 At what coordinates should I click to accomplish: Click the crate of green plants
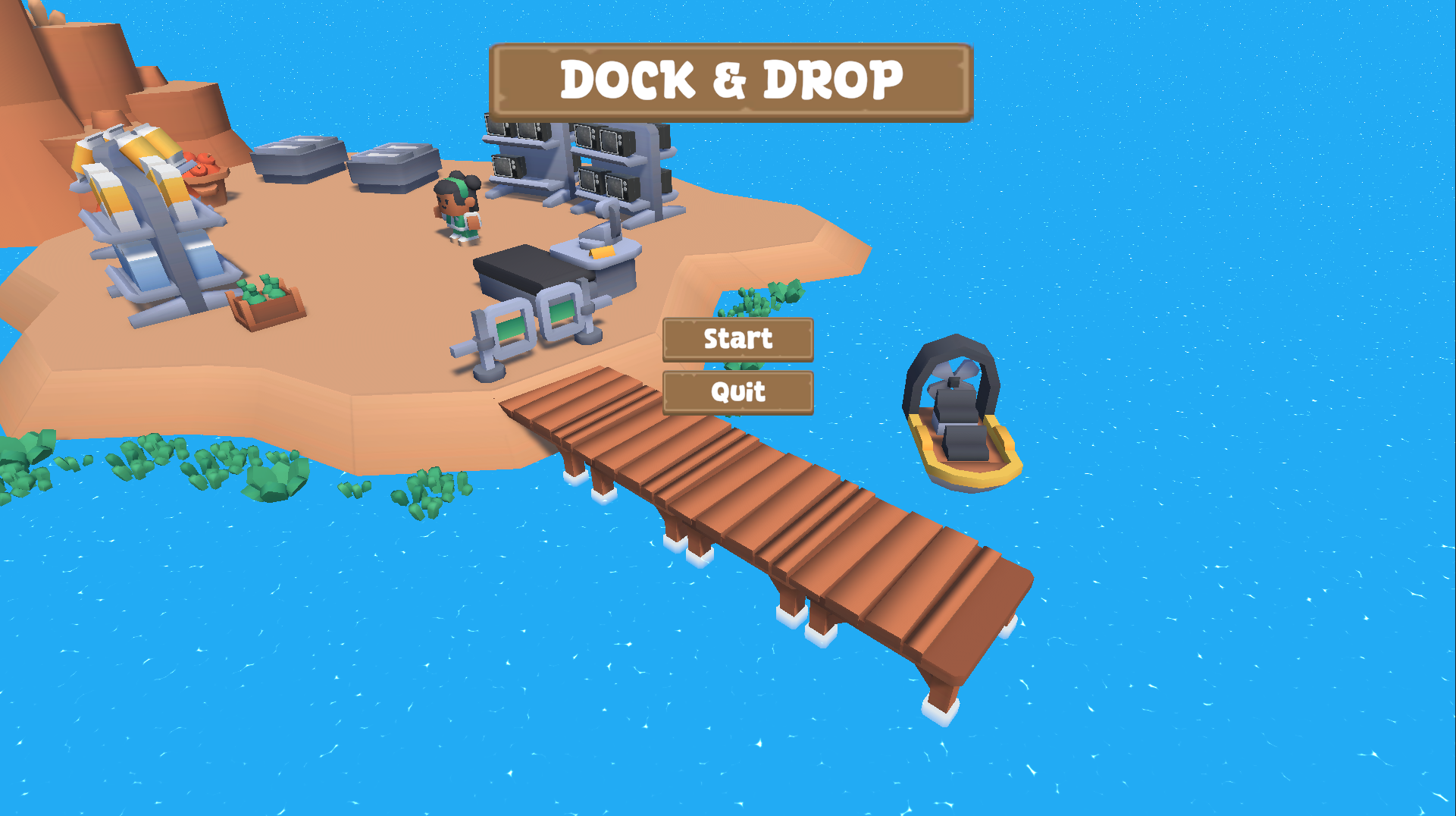click(x=265, y=303)
